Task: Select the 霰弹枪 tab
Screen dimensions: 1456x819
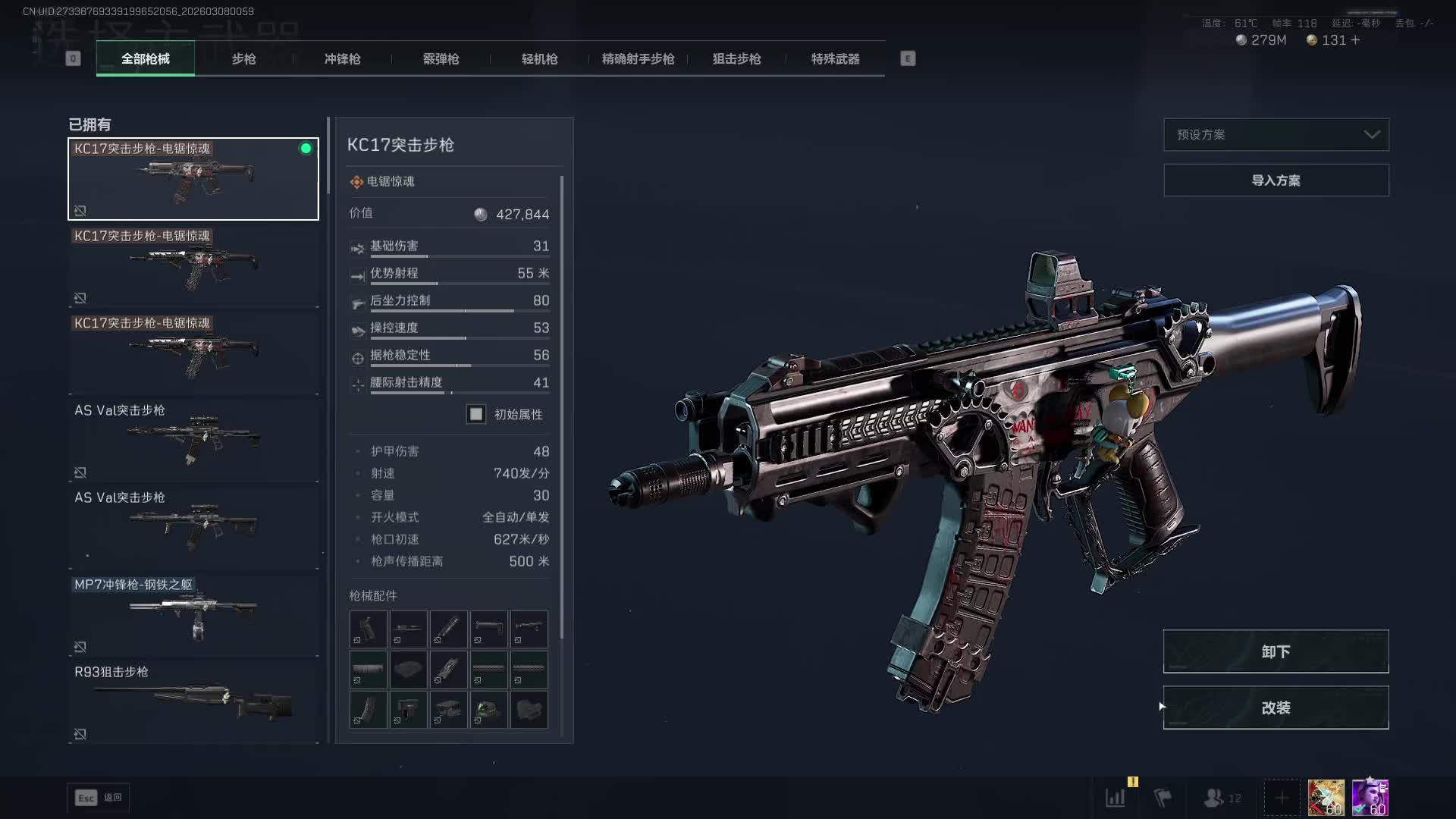Action: tap(441, 59)
